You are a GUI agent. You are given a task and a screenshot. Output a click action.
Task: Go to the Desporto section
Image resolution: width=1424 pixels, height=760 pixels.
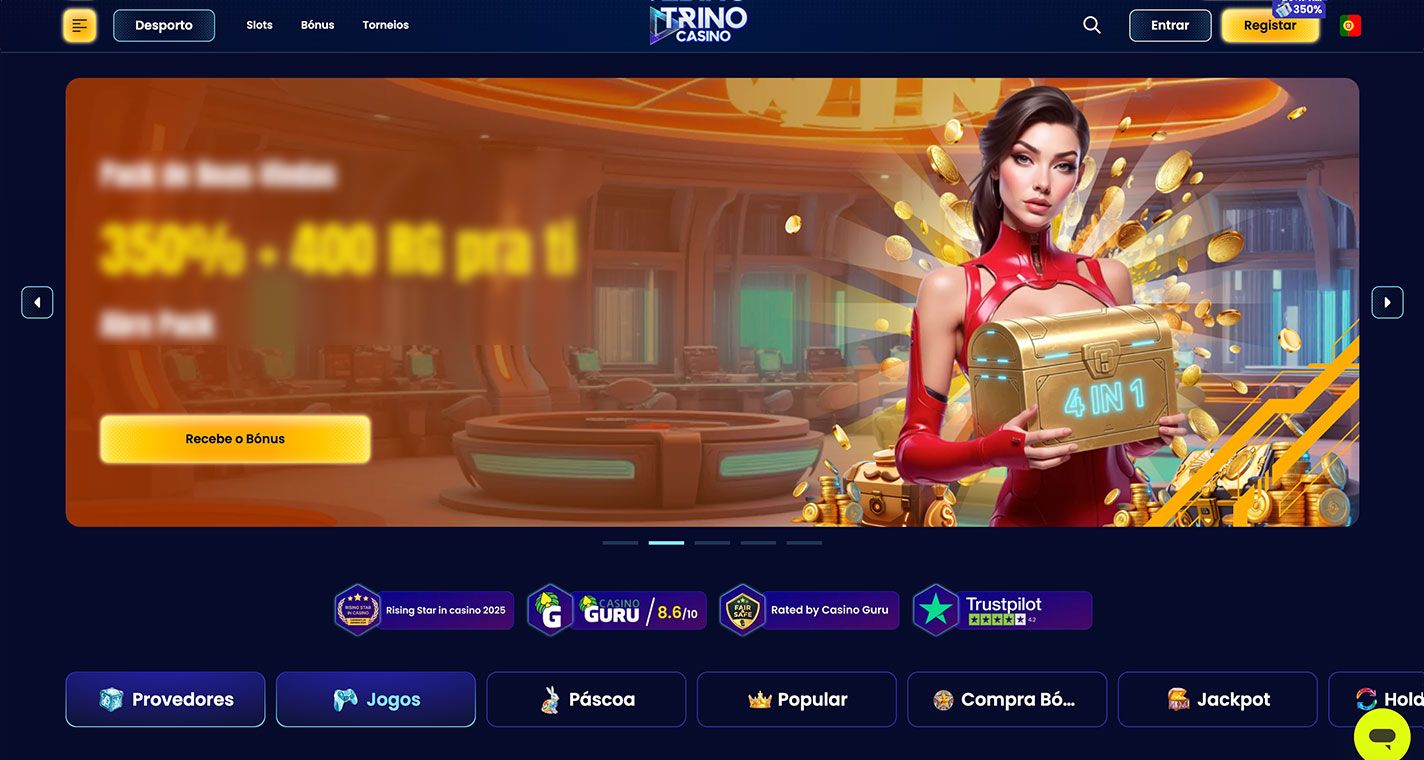pyautogui.click(x=164, y=26)
